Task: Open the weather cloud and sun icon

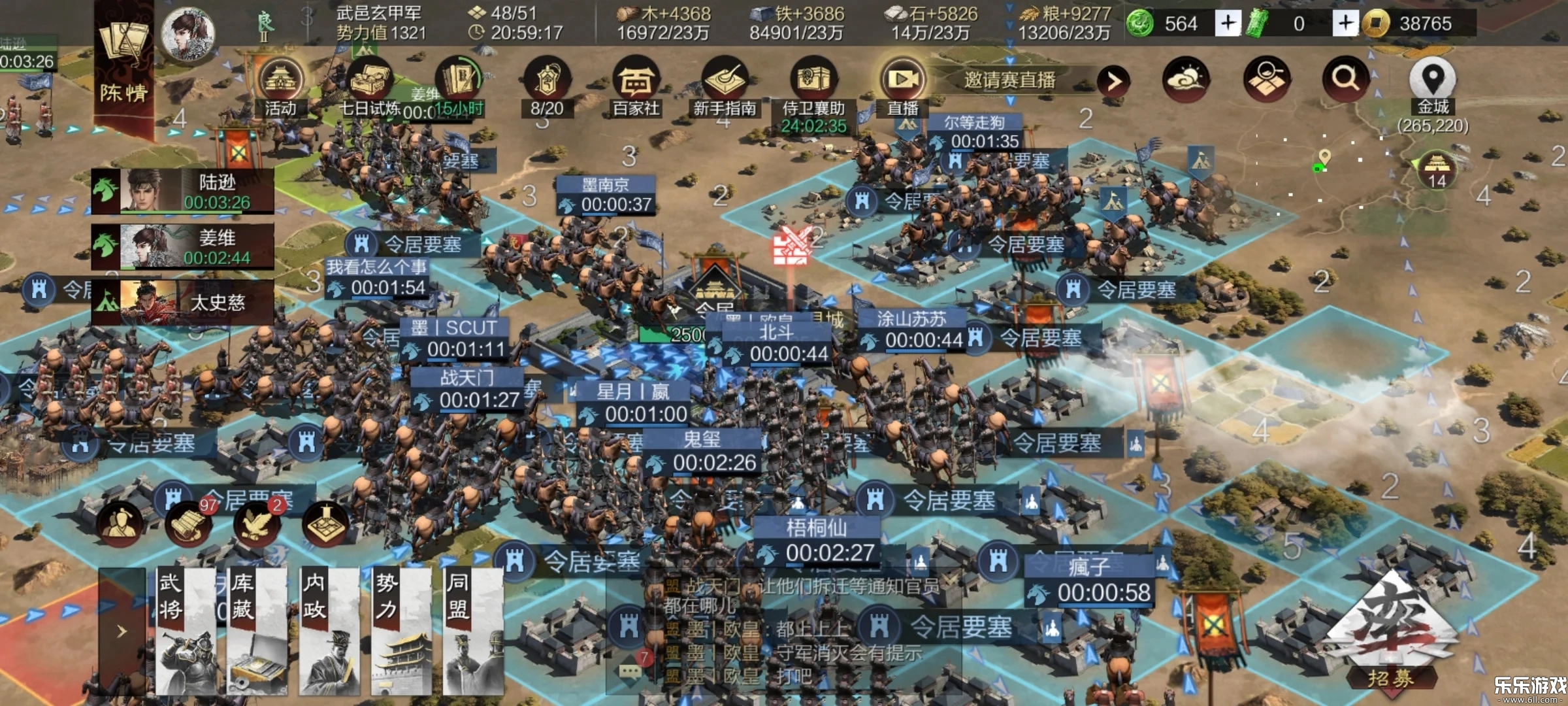Action: [x=1186, y=78]
